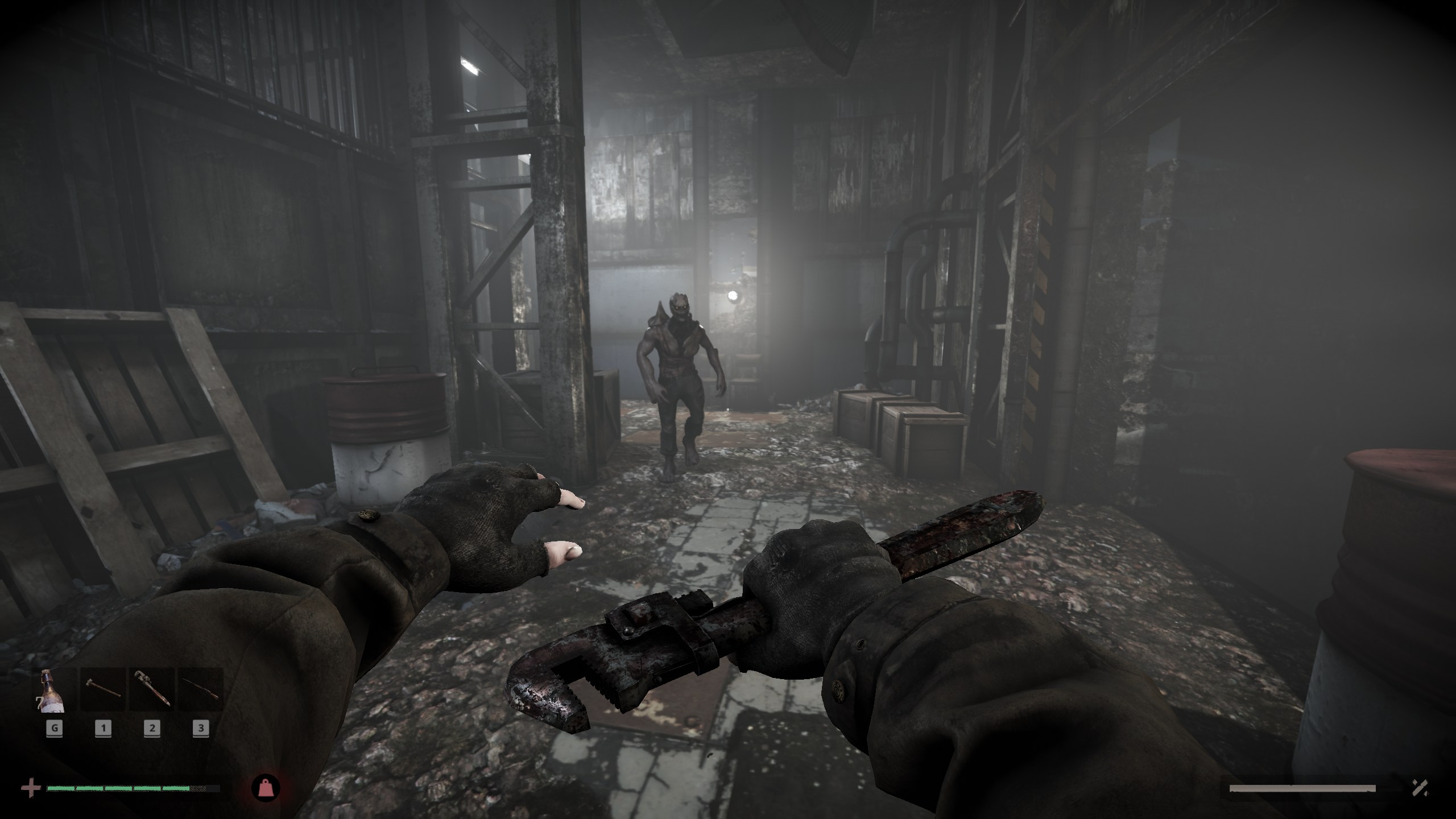Choose the pipe wrench weapon slot
1456x819 pixels.
click(151, 690)
